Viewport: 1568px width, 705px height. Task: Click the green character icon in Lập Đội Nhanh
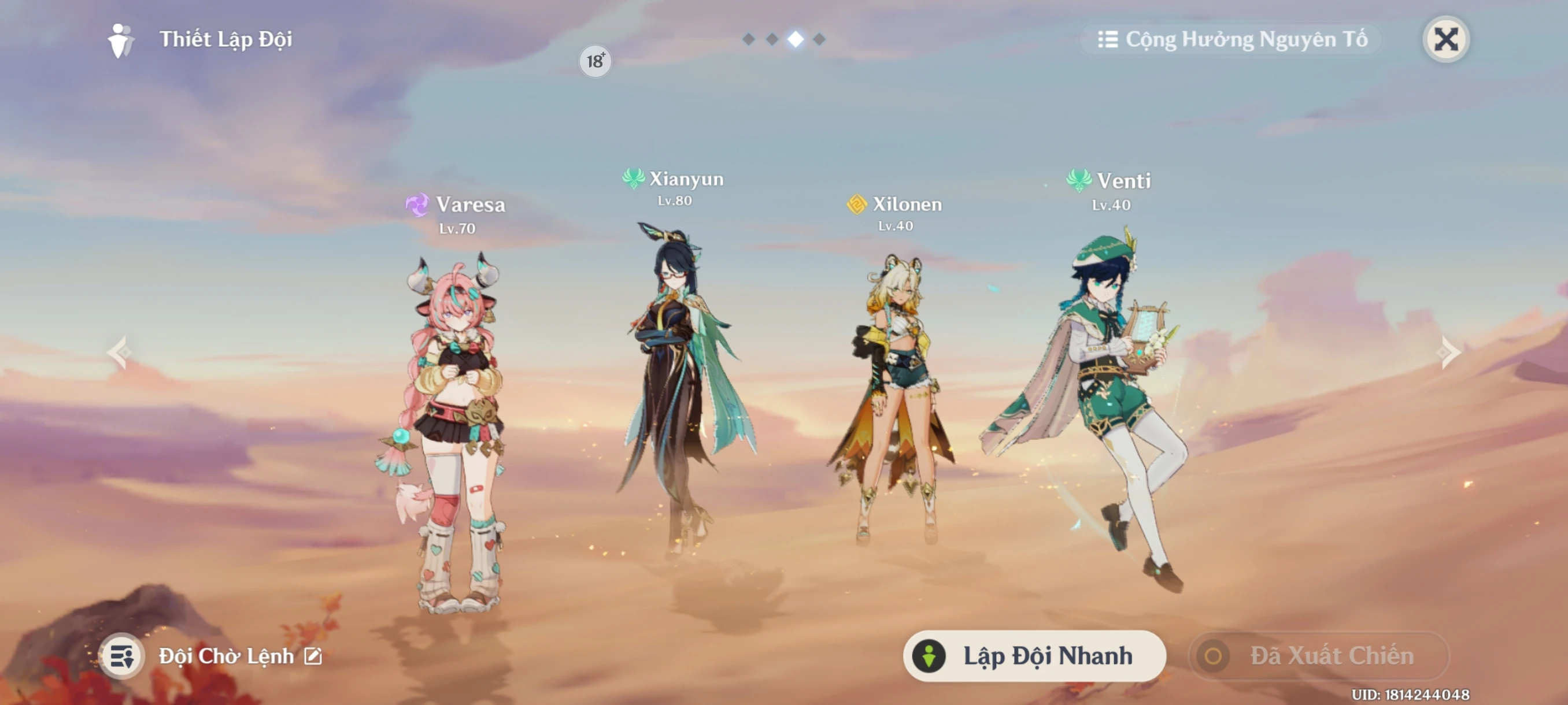(931, 656)
